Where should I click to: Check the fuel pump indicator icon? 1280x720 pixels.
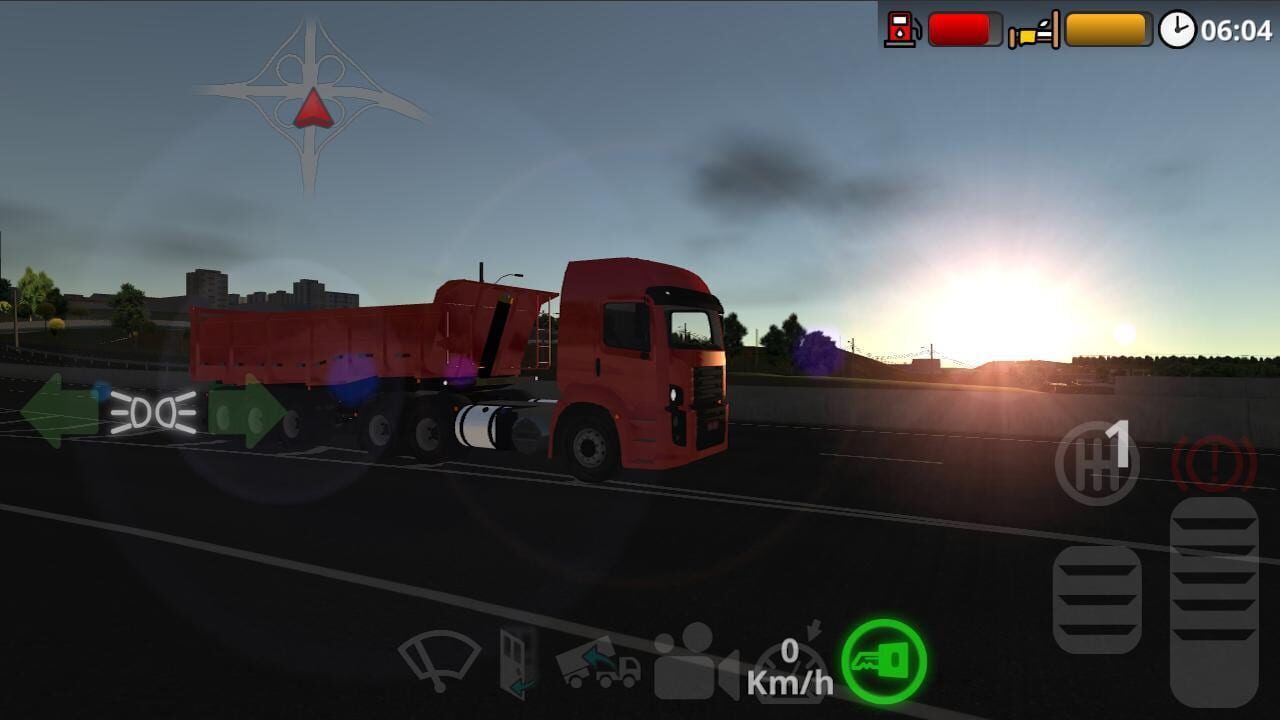tap(901, 27)
